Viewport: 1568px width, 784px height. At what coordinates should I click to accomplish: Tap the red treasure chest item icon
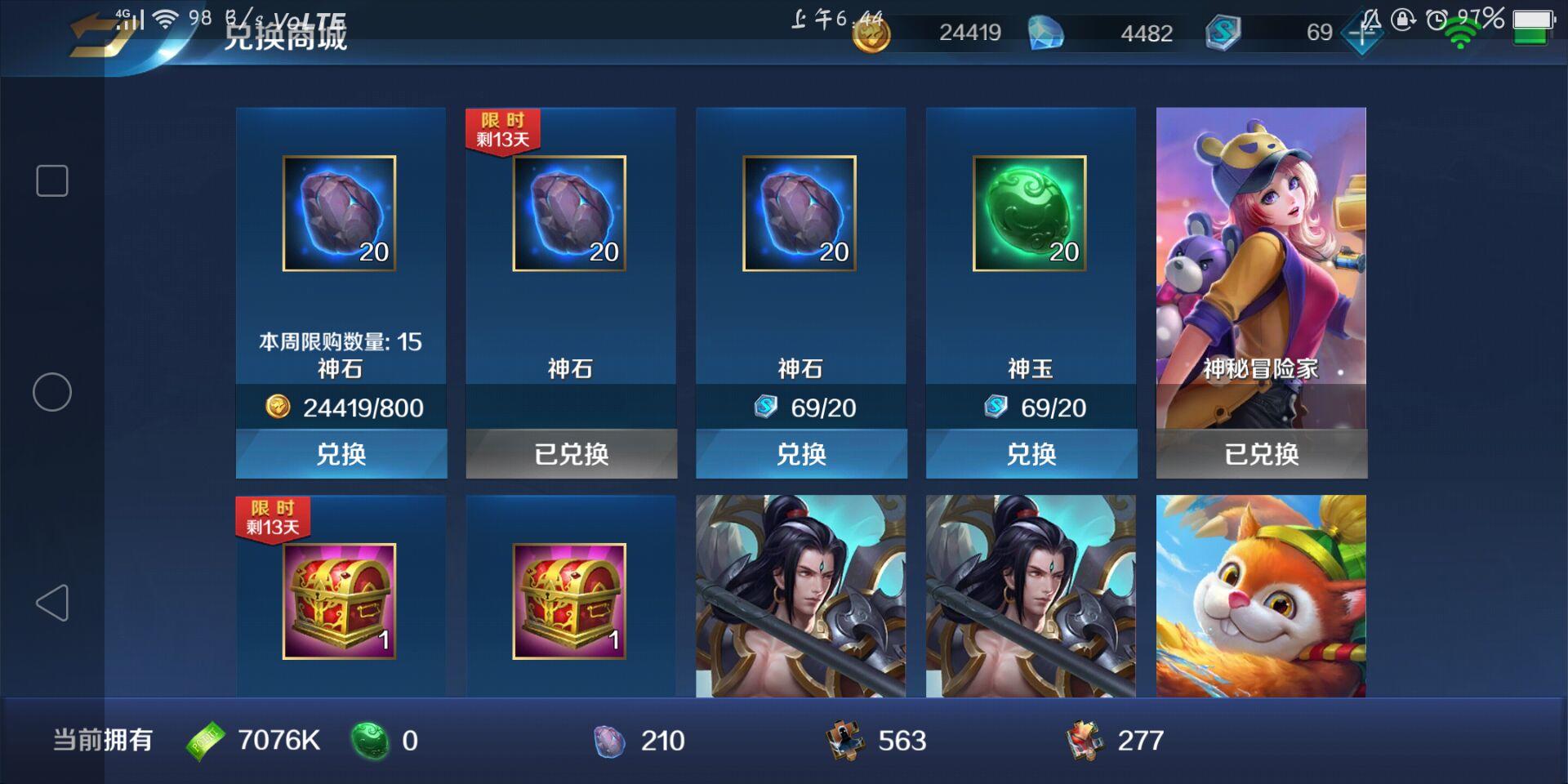tap(341, 603)
